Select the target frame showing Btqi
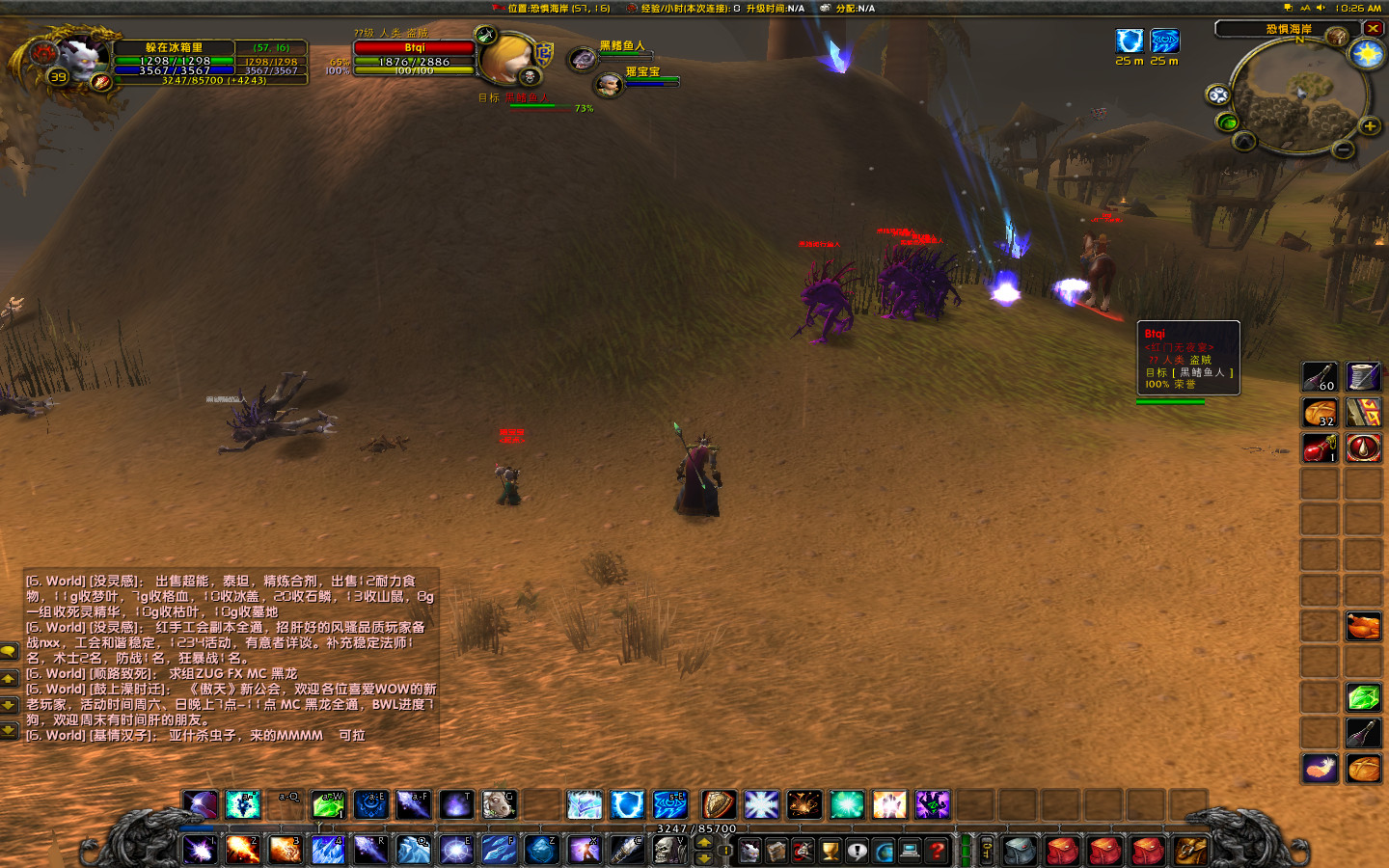1389x868 pixels. coord(413,47)
